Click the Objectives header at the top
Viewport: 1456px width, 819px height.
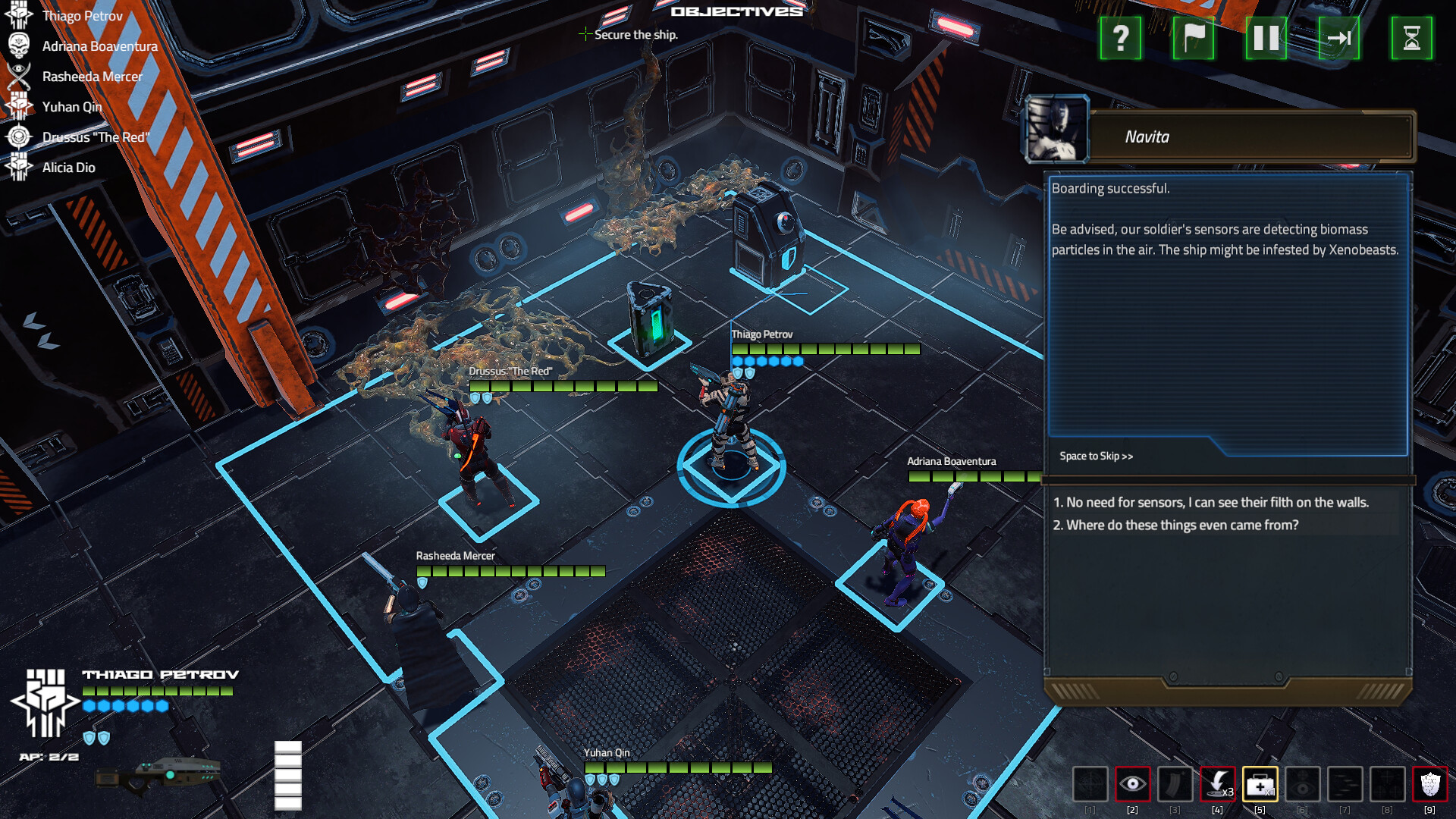pyautogui.click(x=736, y=11)
